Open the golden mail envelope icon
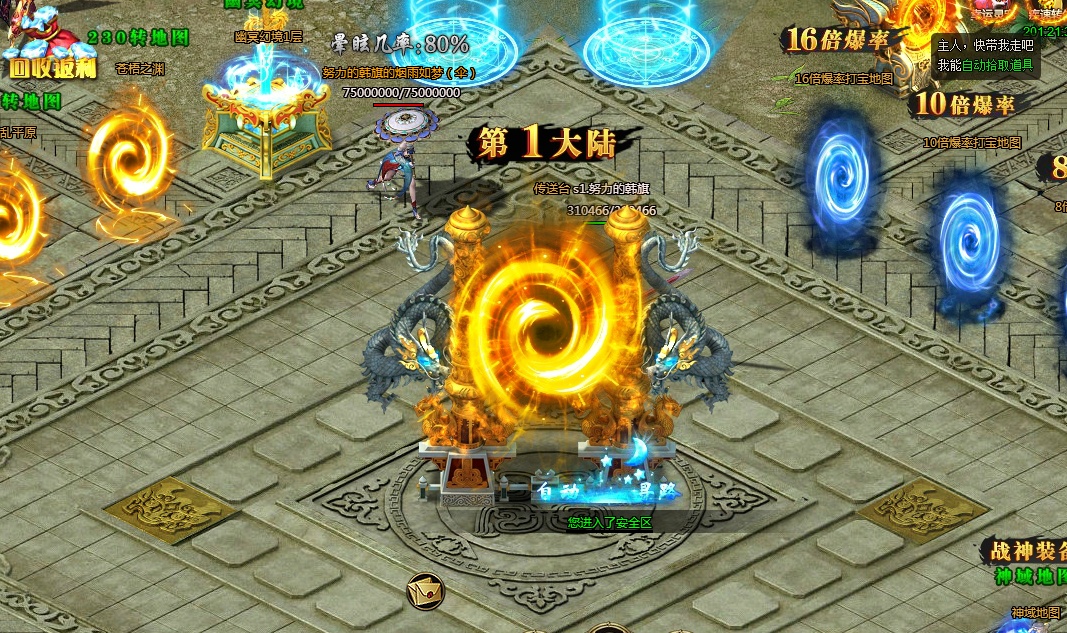The width and height of the screenshot is (1067, 633). pyautogui.click(x=426, y=591)
